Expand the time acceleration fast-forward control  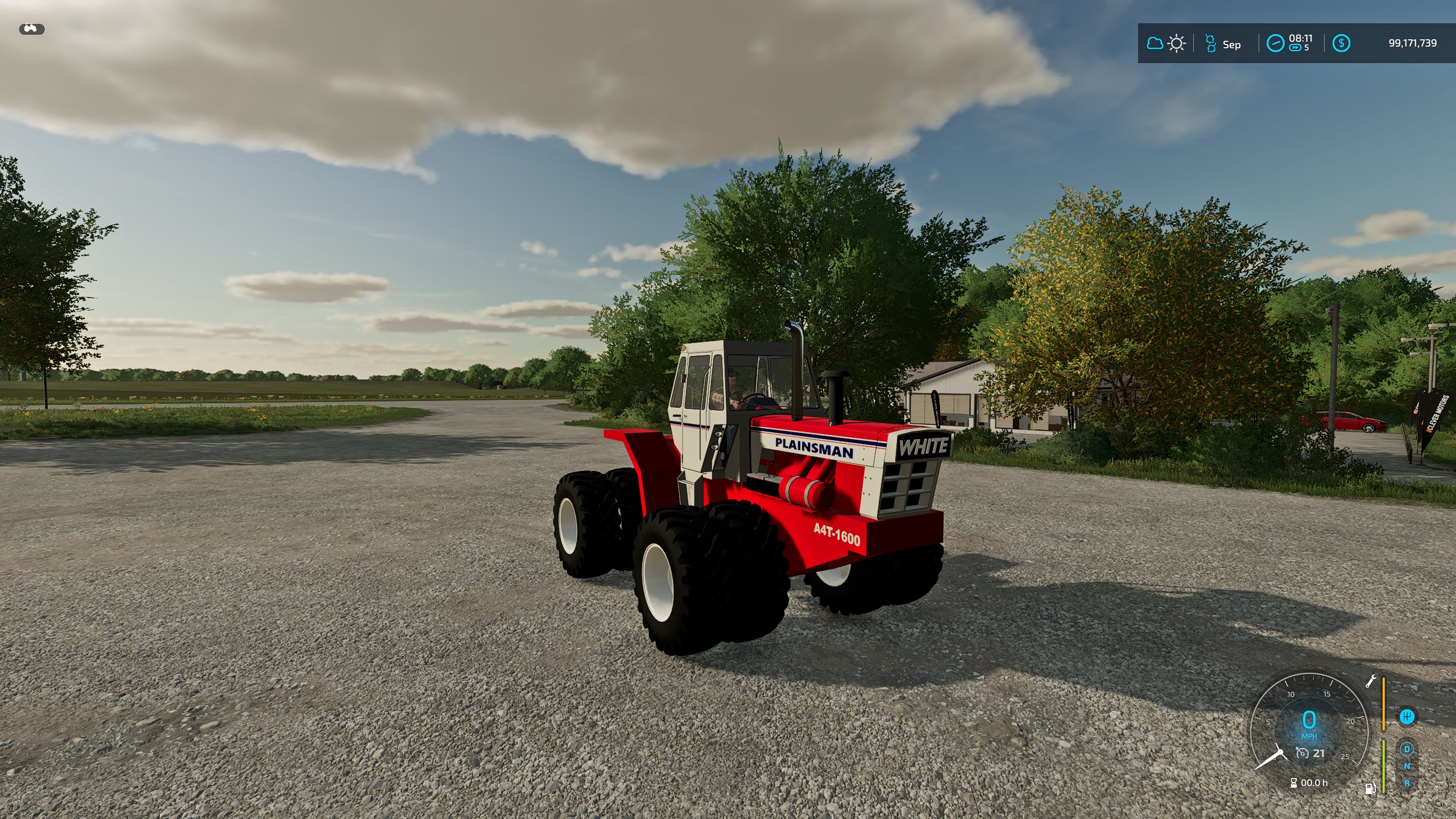(x=1295, y=48)
